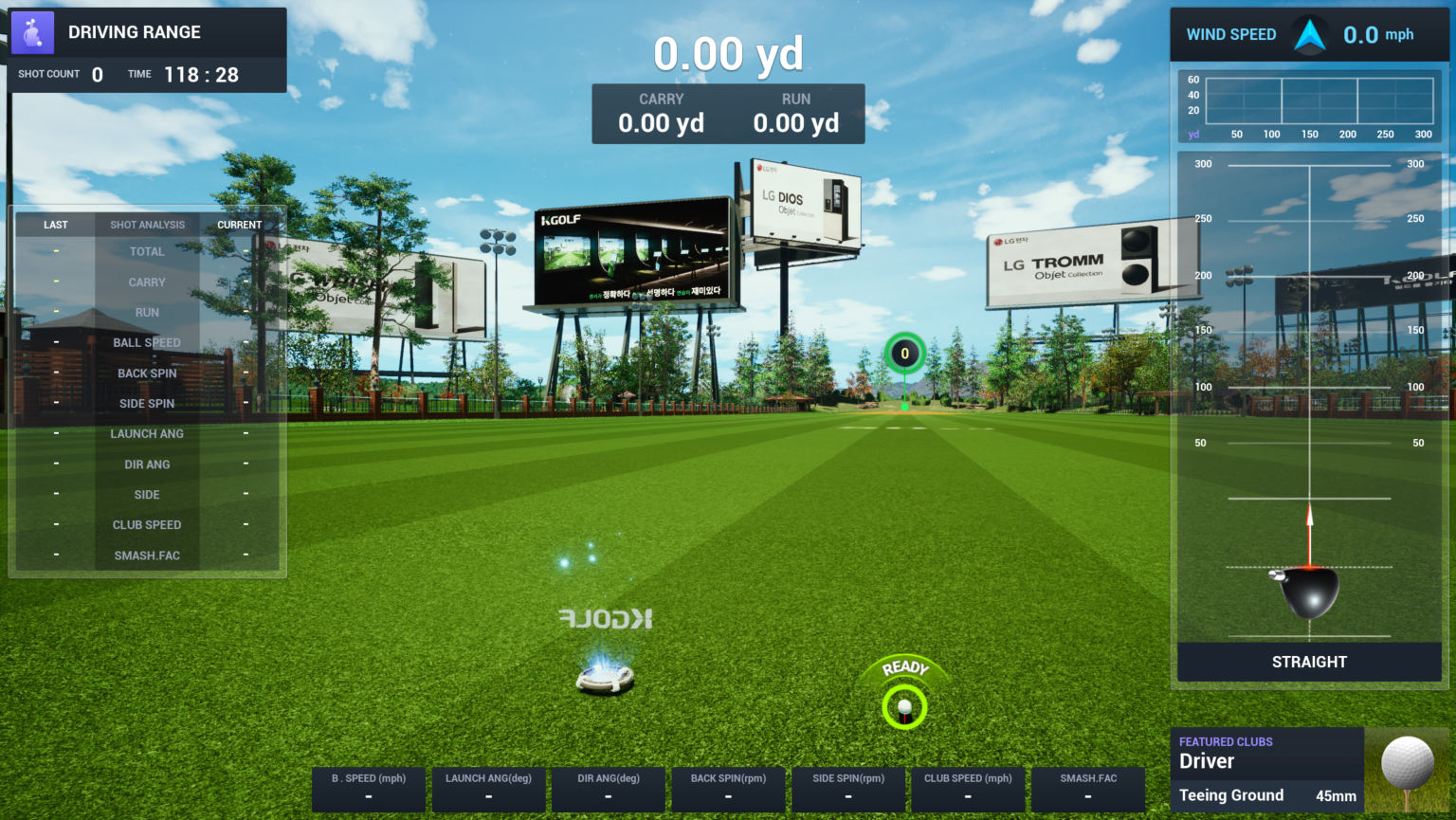Click the KGOLF sensor device on the grass

point(605,677)
